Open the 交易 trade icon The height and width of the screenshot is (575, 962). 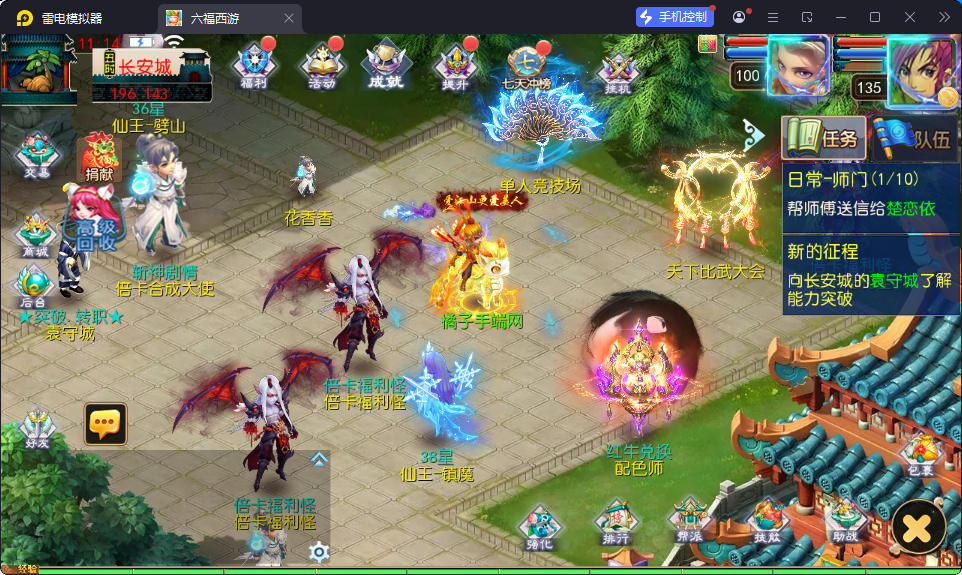[38, 154]
